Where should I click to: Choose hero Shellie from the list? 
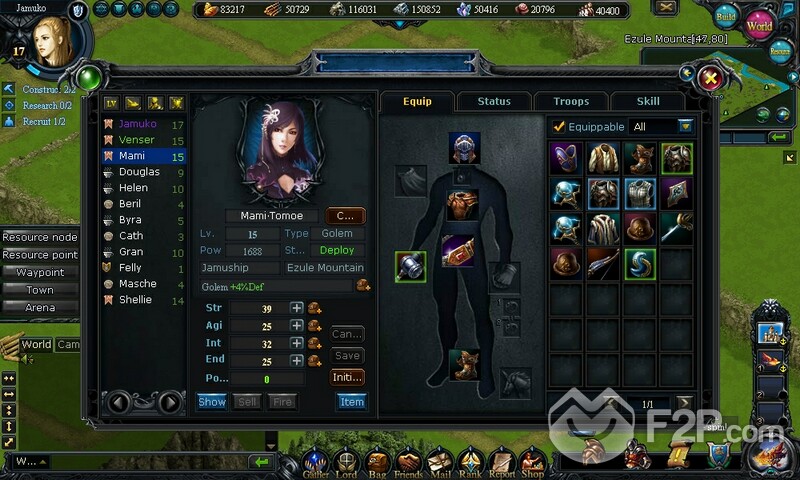point(137,300)
